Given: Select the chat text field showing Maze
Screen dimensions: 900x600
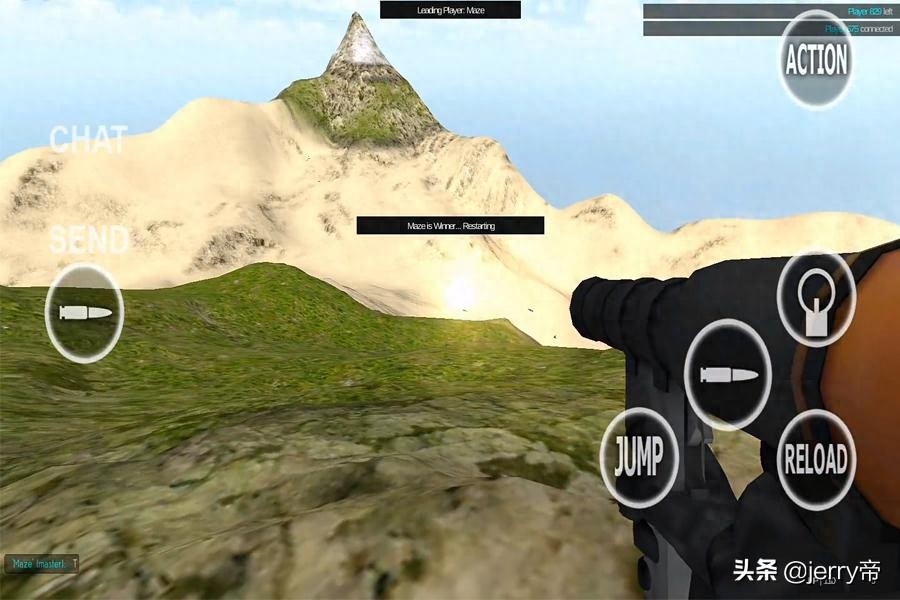Looking at the screenshot, I should tap(41, 565).
